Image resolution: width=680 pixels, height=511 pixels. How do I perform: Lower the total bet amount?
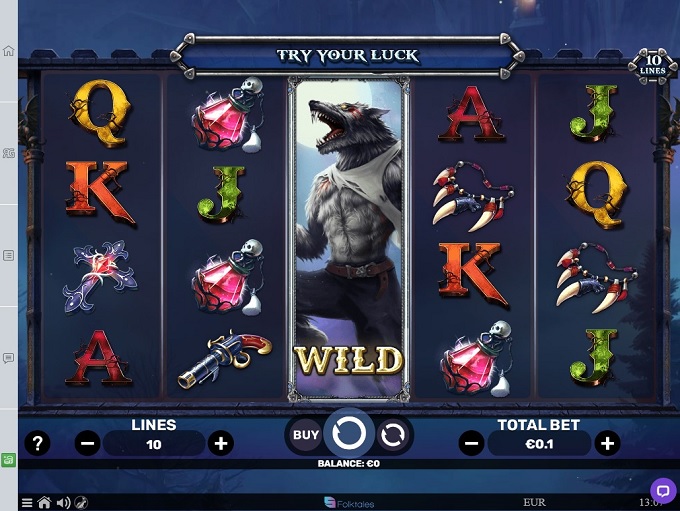(x=472, y=443)
